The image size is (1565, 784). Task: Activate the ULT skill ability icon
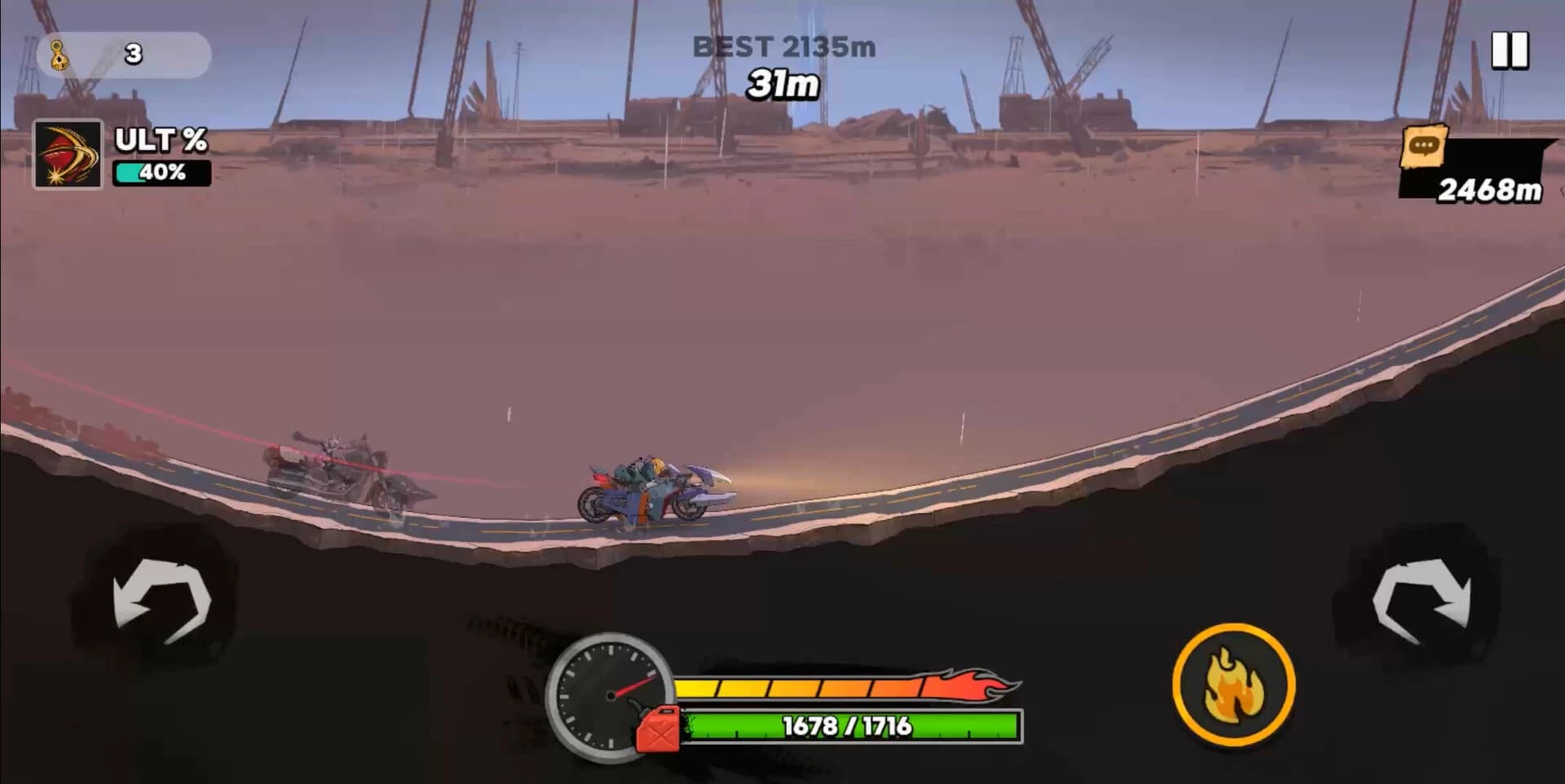(x=67, y=155)
